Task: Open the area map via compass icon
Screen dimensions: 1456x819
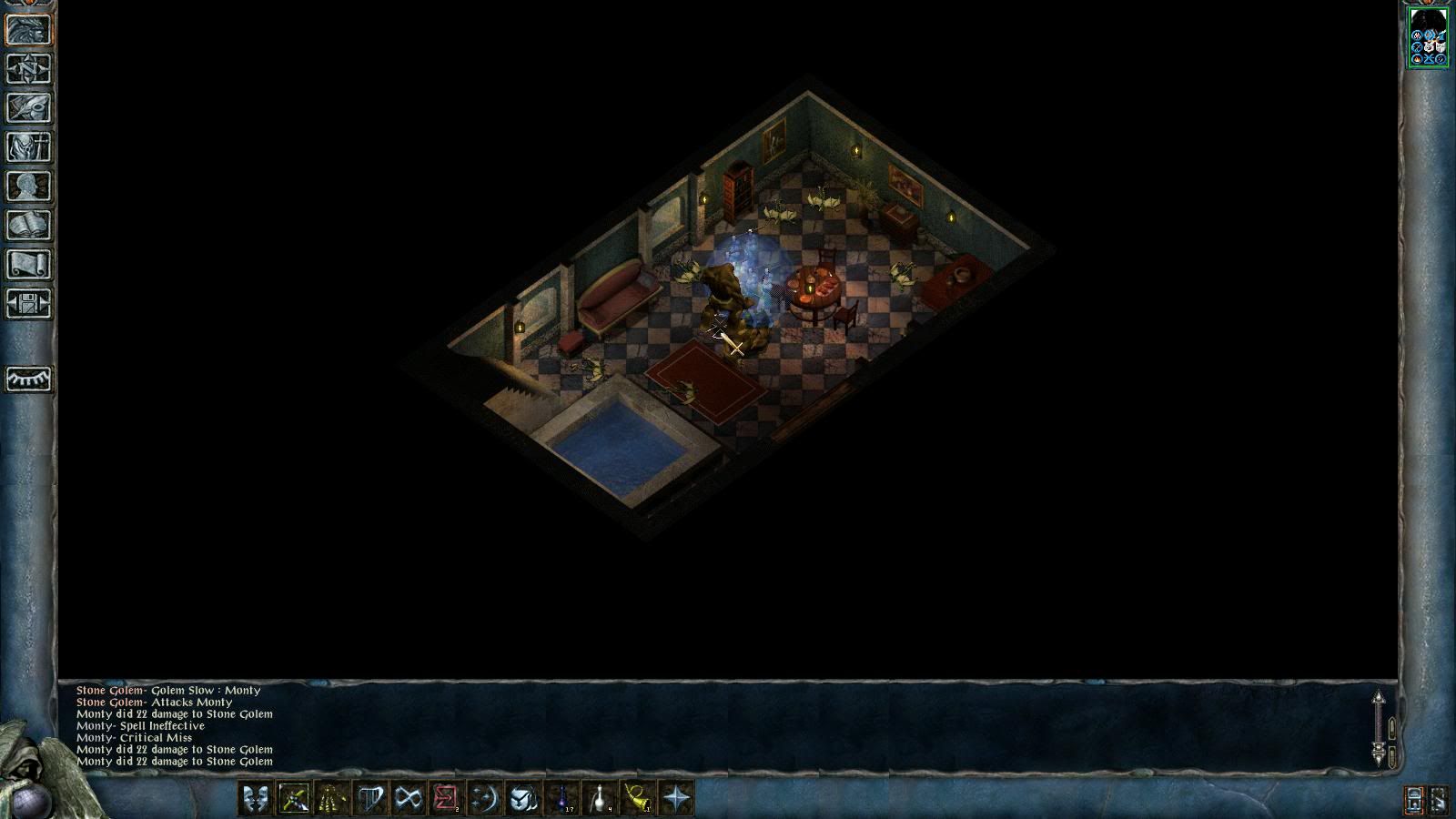Action: [29, 69]
